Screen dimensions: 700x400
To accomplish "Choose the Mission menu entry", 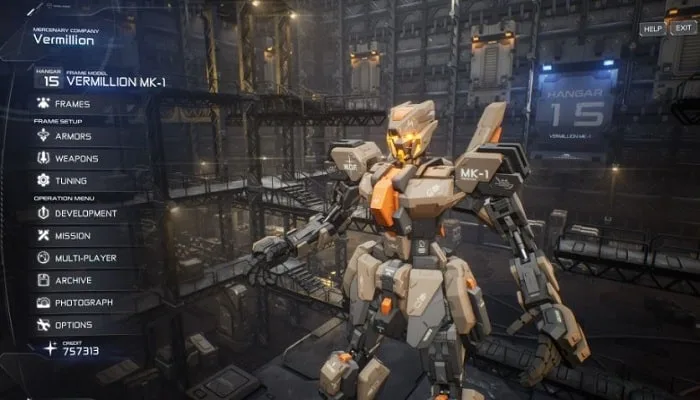I will pos(72,236).
